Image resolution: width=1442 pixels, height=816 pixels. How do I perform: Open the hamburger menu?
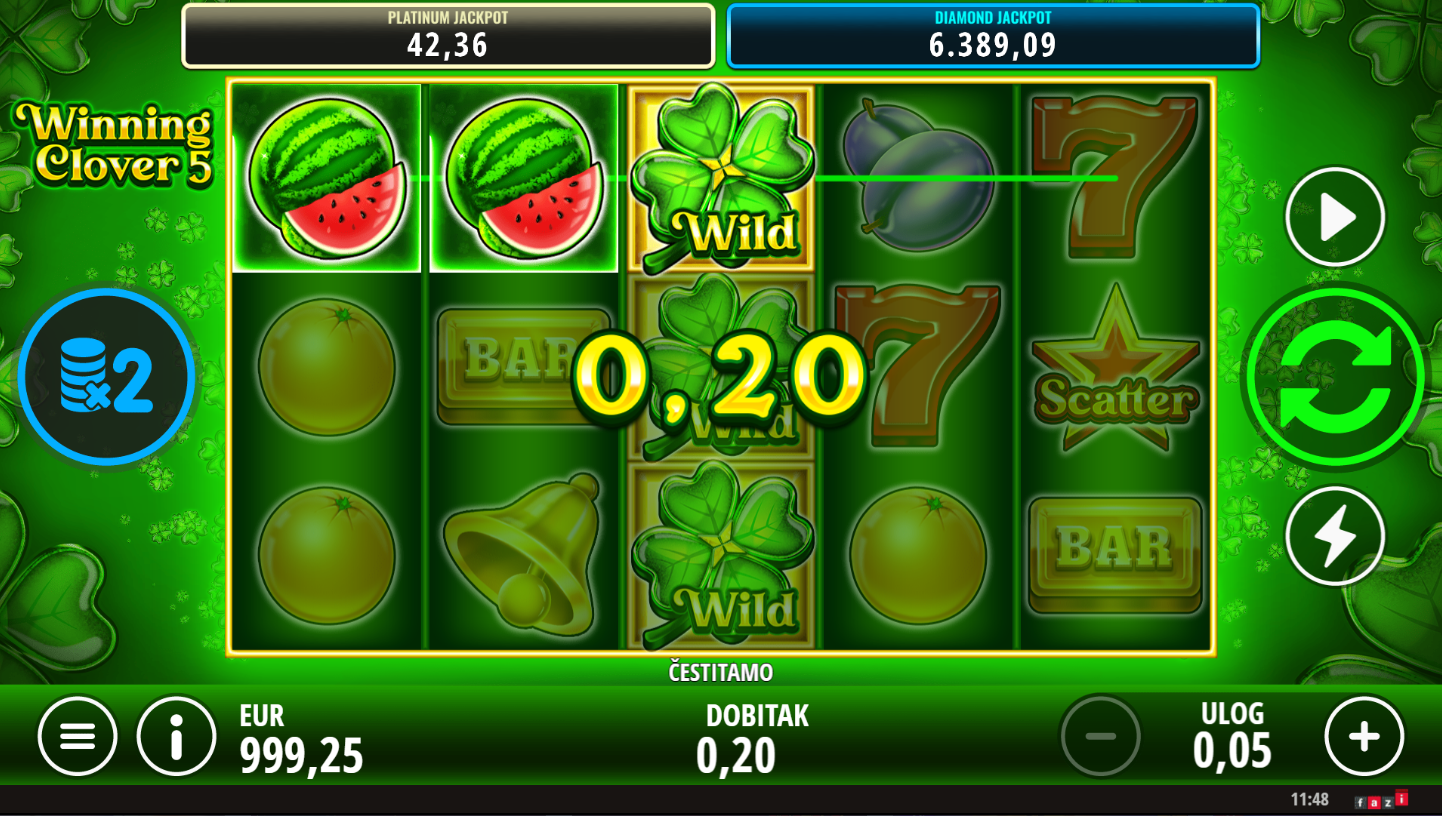[77, 737]
